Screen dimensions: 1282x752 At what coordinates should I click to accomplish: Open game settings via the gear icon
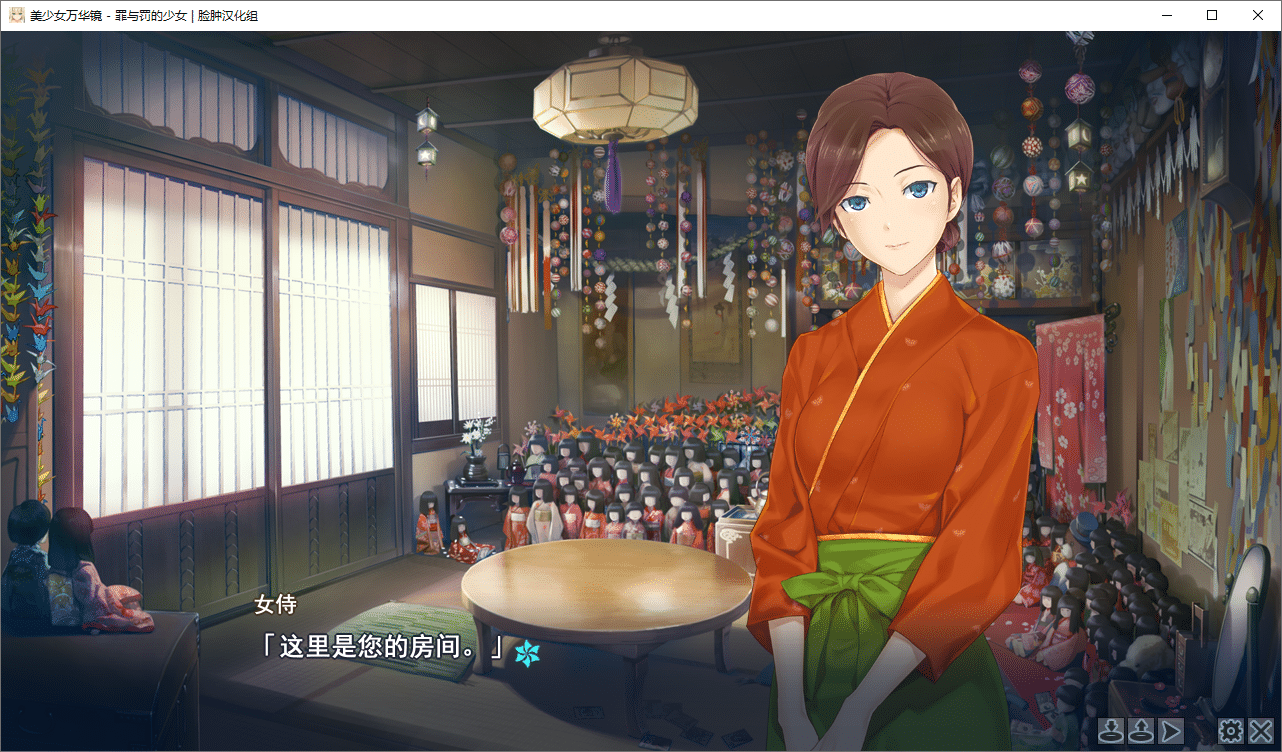1231,730
